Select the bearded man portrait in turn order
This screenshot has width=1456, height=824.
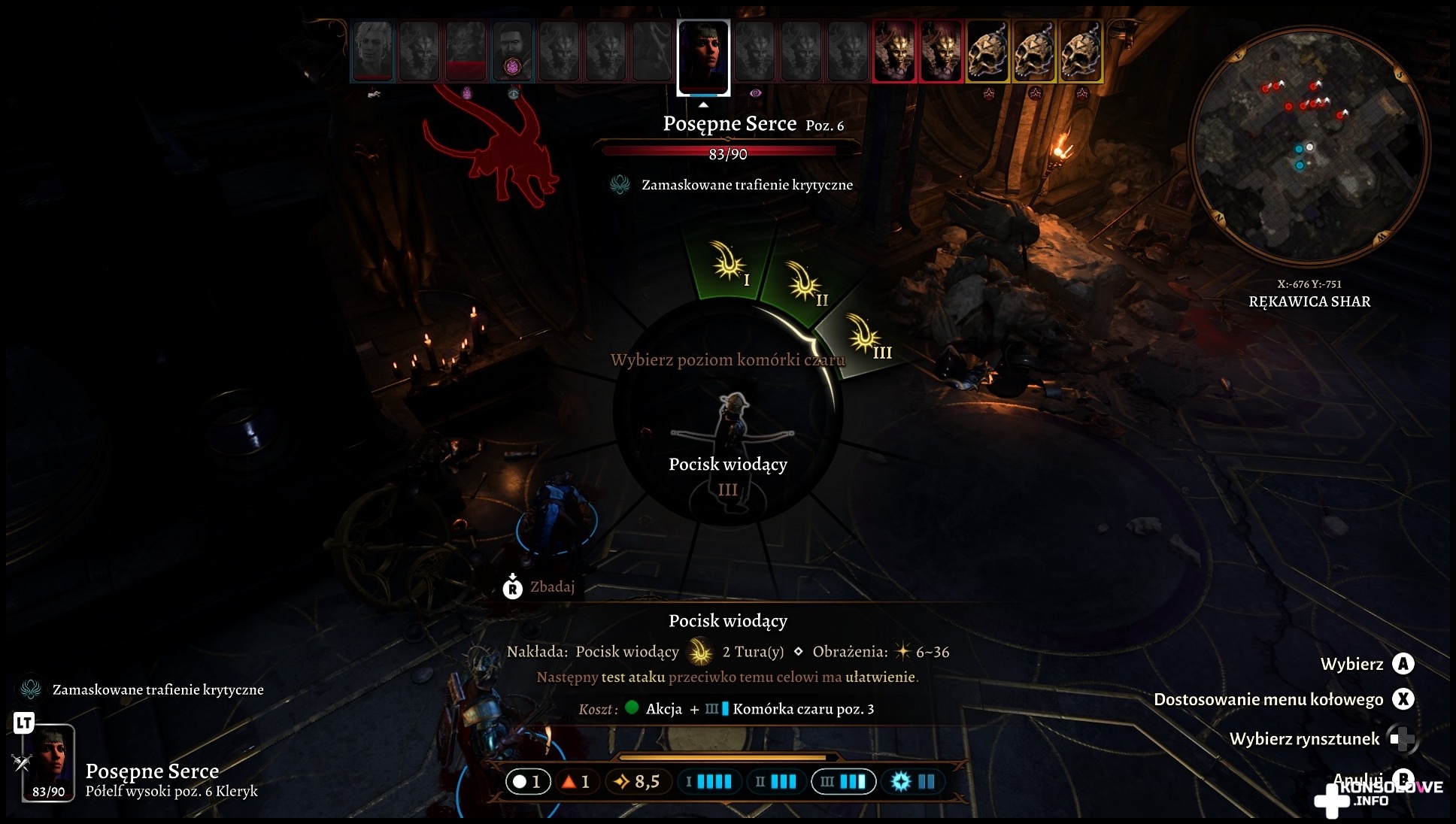pyautogui.click(x=512, y=50)
